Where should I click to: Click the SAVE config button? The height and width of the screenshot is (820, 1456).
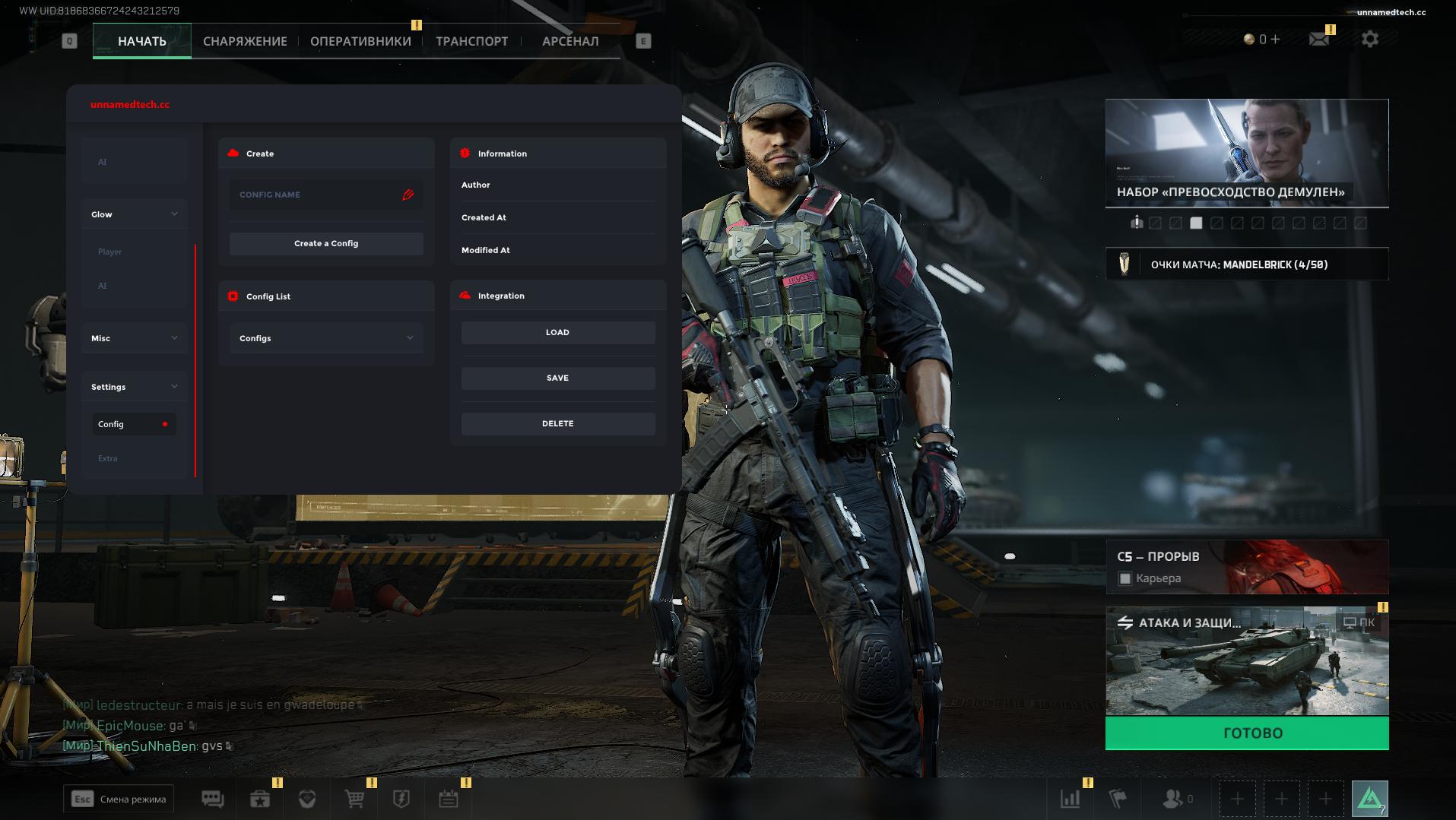click(557, 378)
